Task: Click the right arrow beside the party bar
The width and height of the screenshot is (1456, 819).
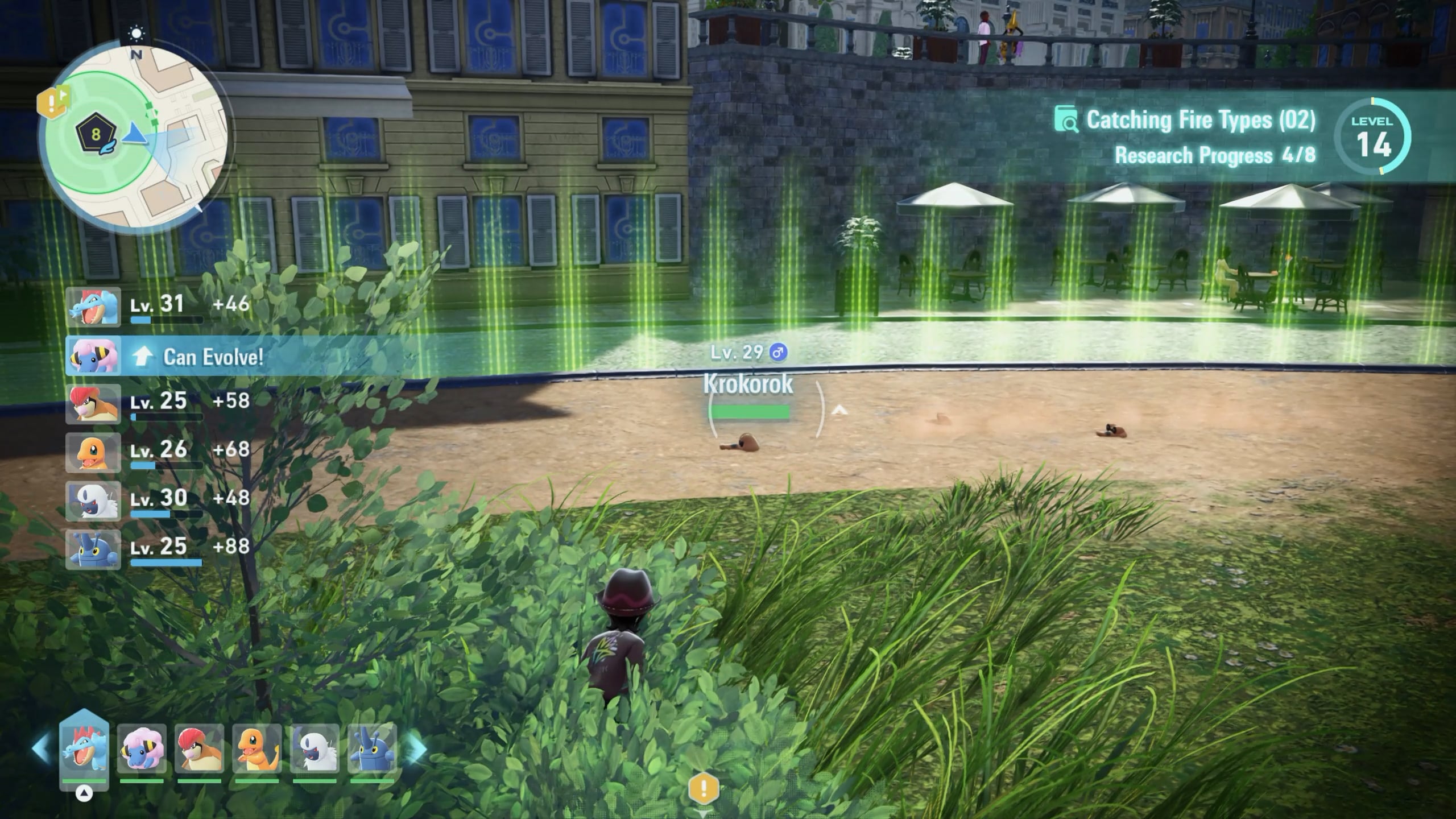Action: click(x=417, y=749)
